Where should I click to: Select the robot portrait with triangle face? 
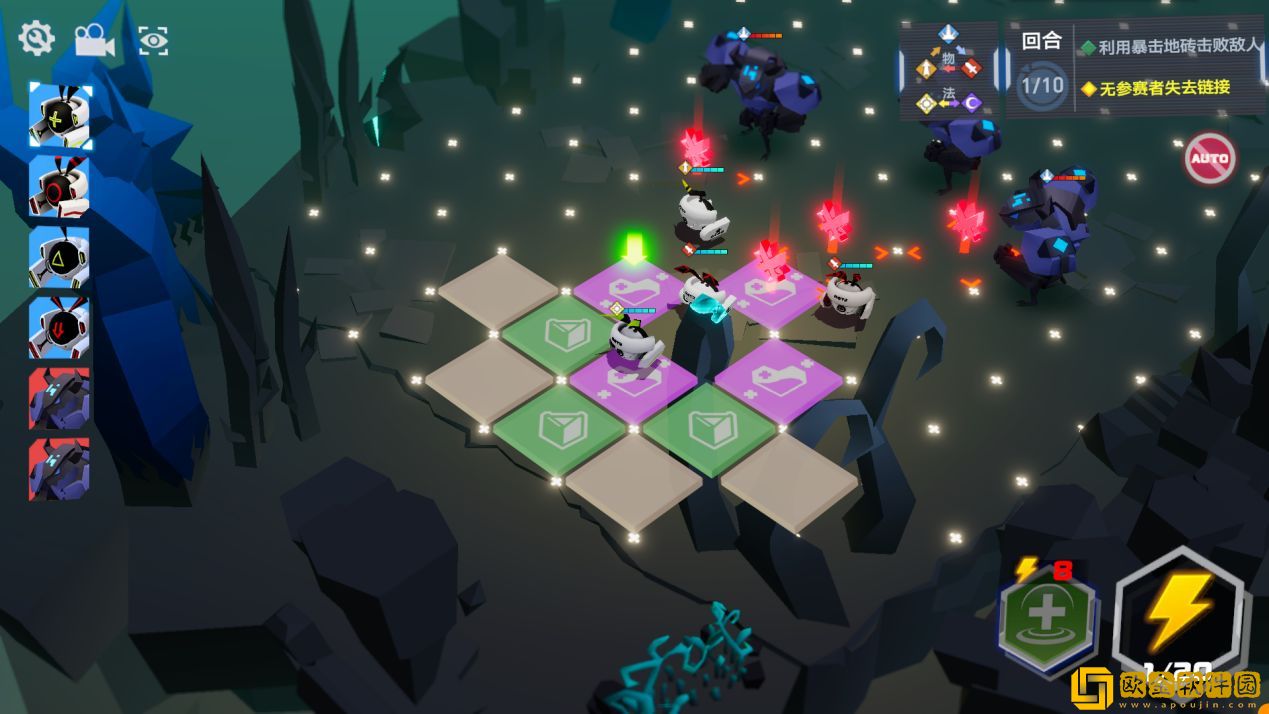61,257
